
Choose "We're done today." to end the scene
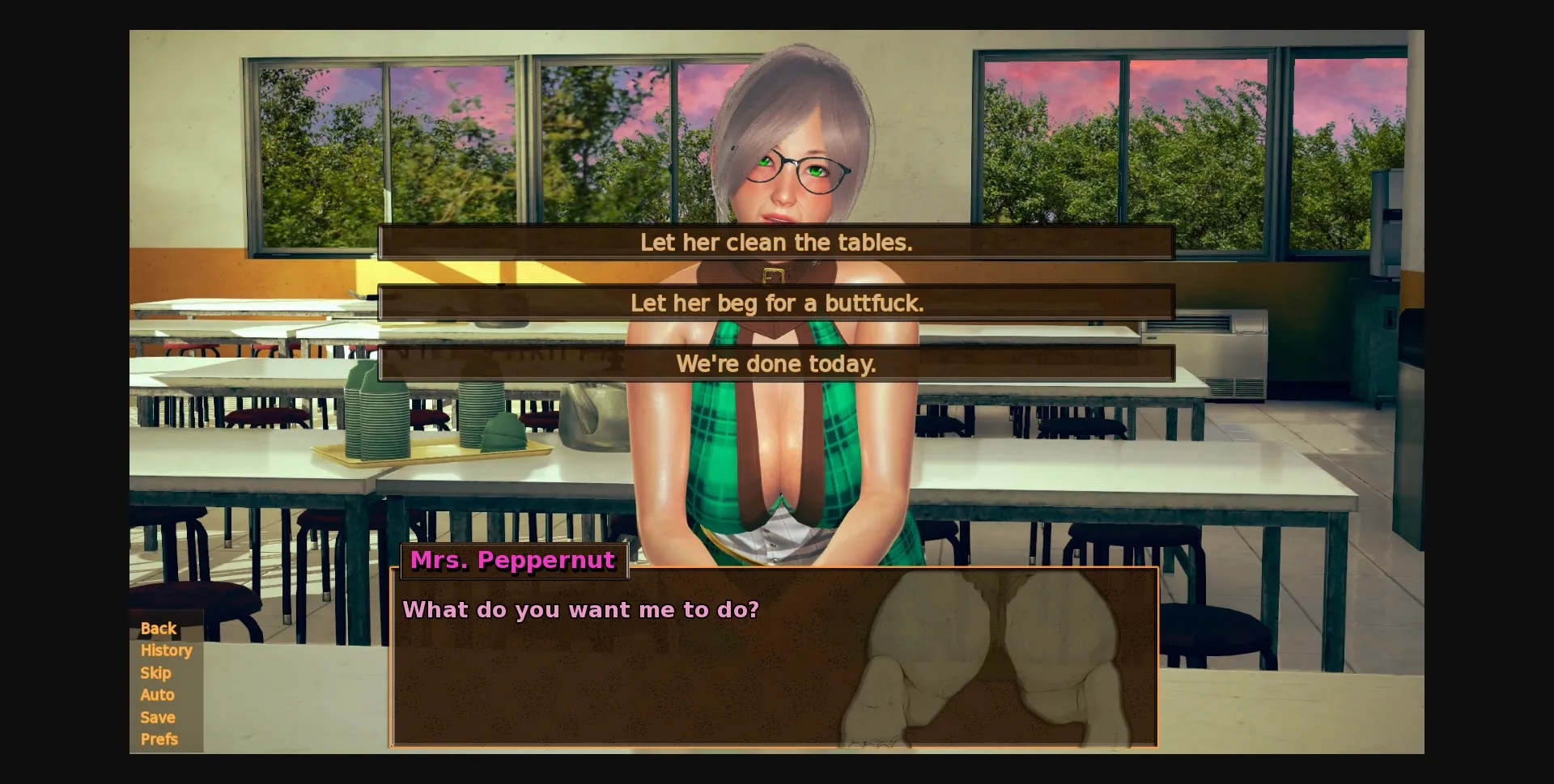point(775,363)
